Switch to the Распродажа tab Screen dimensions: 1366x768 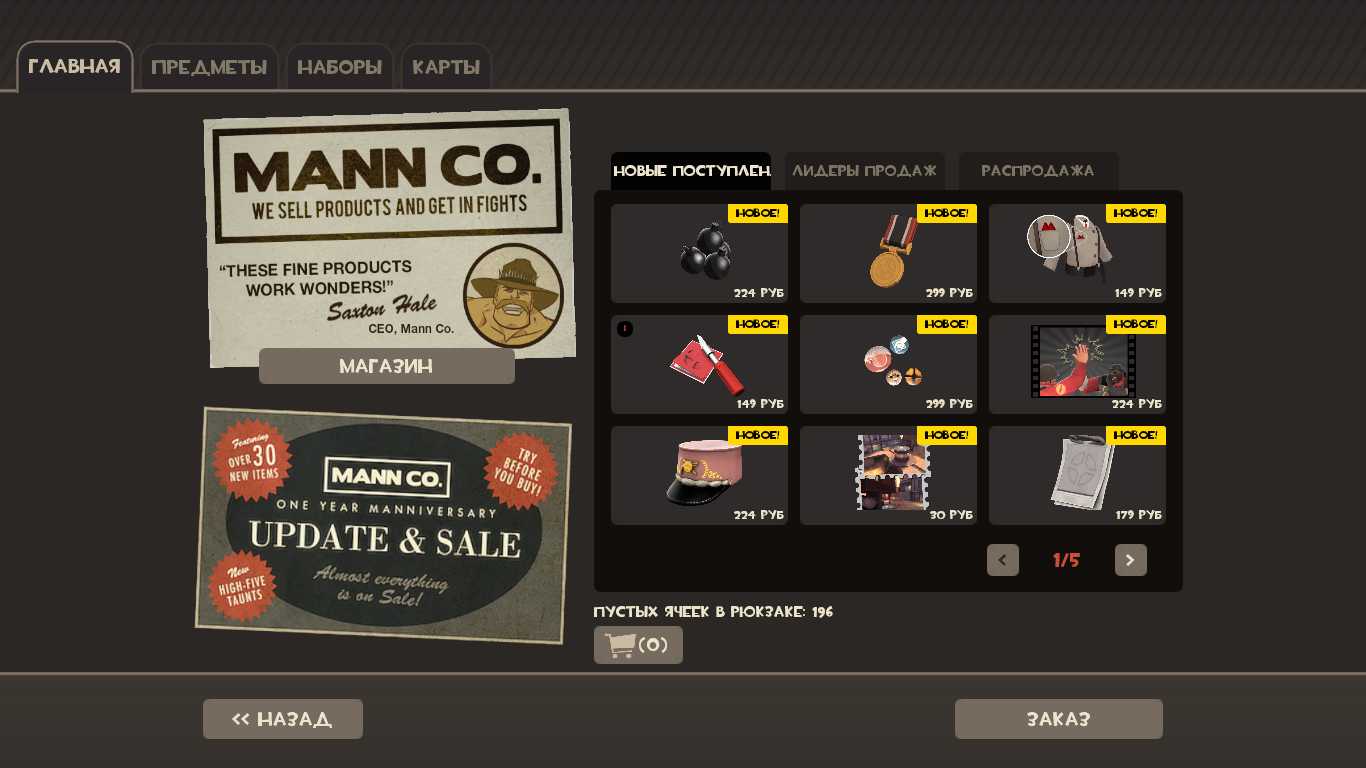pos(1038,171)
